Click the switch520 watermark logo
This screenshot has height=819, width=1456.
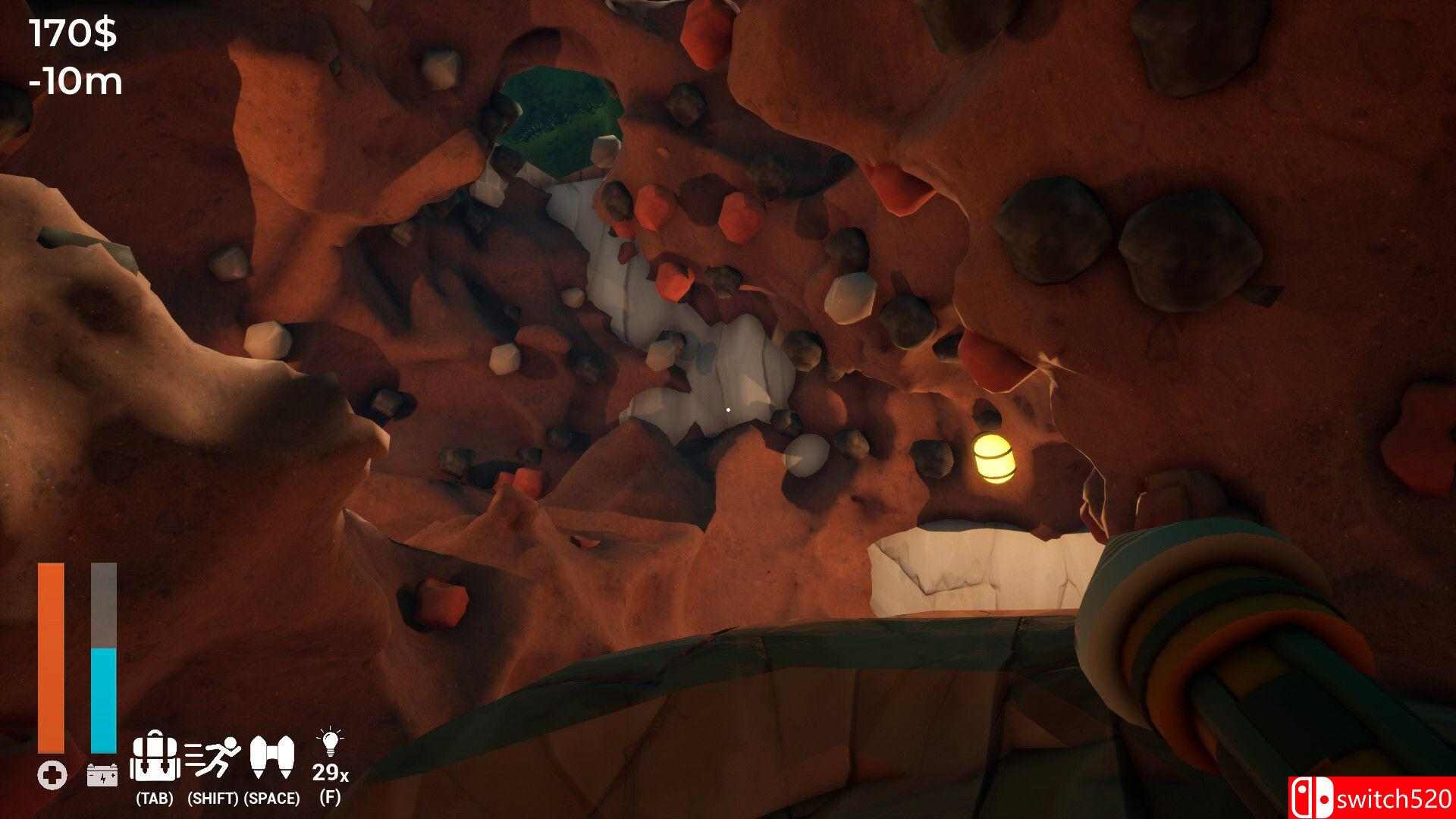pos(1371,798)
